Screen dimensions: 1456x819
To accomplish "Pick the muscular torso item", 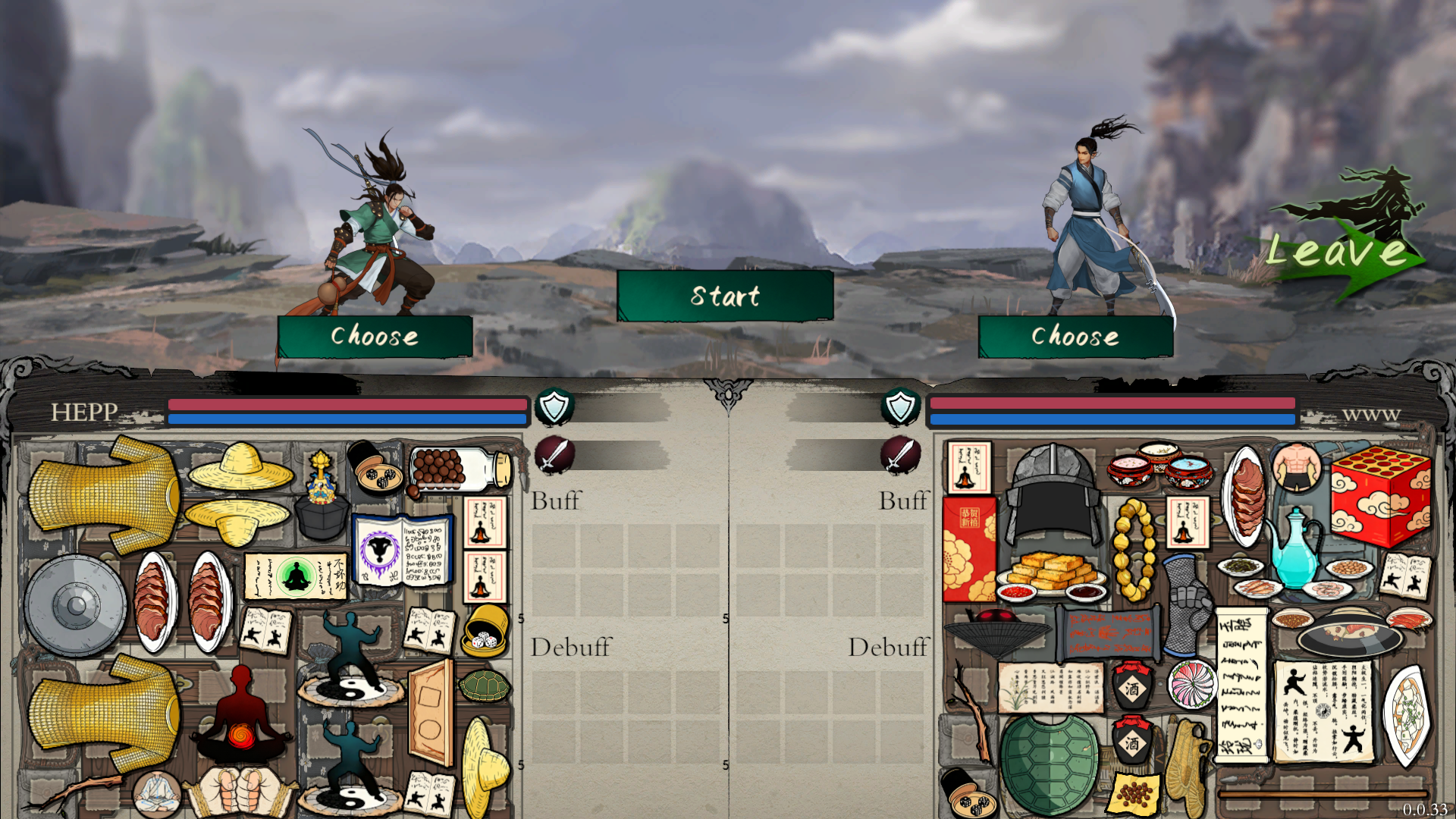I will [x=1298, y=468].
